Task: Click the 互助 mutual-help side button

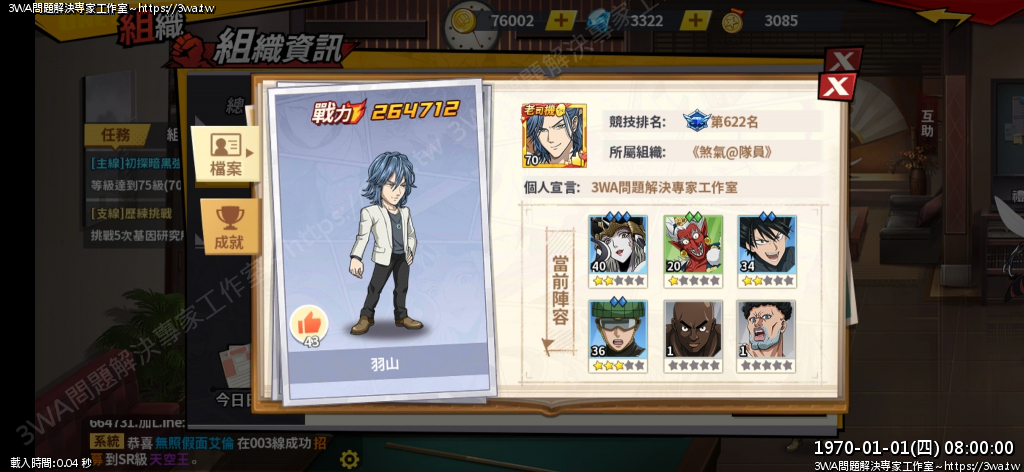Action: [927, 122]
